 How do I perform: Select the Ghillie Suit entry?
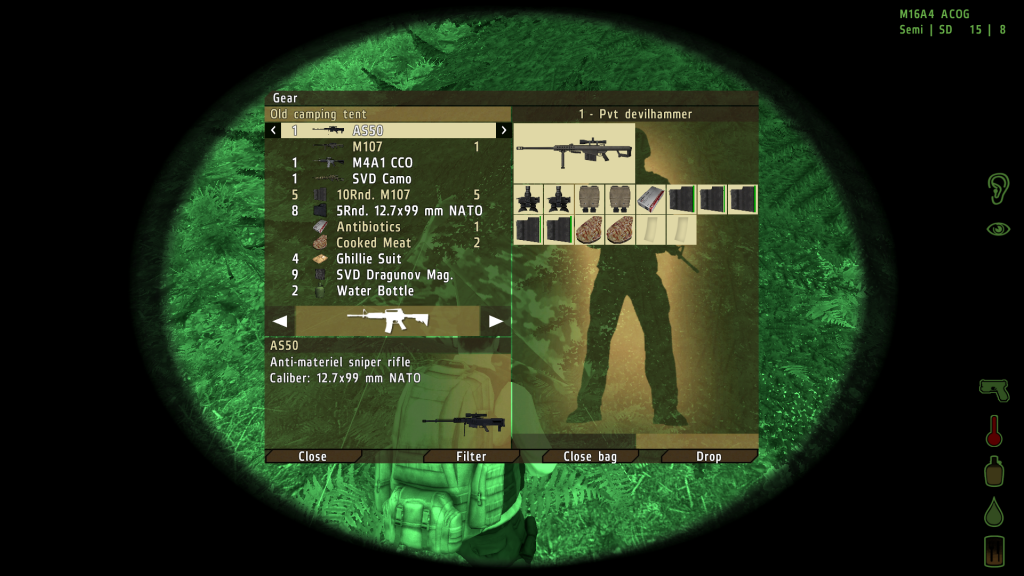pos(369,259)
